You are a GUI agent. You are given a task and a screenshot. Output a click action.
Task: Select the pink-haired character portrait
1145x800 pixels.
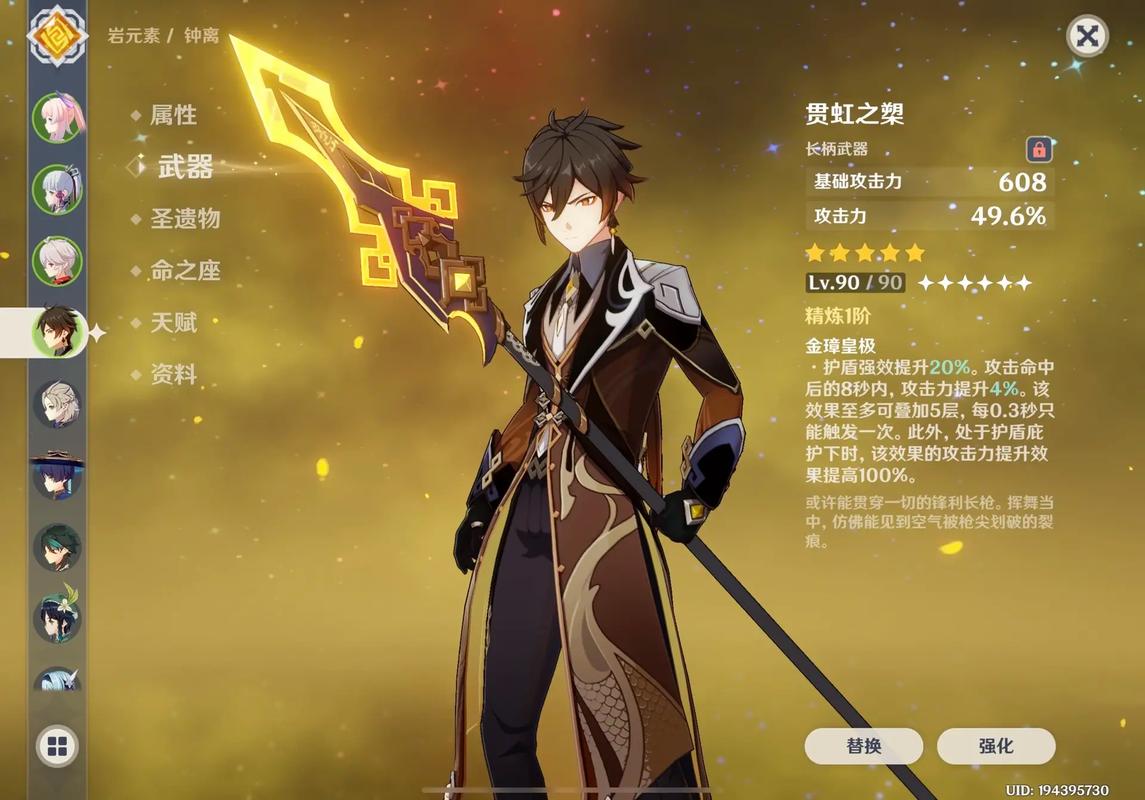[x=58, y=118]
